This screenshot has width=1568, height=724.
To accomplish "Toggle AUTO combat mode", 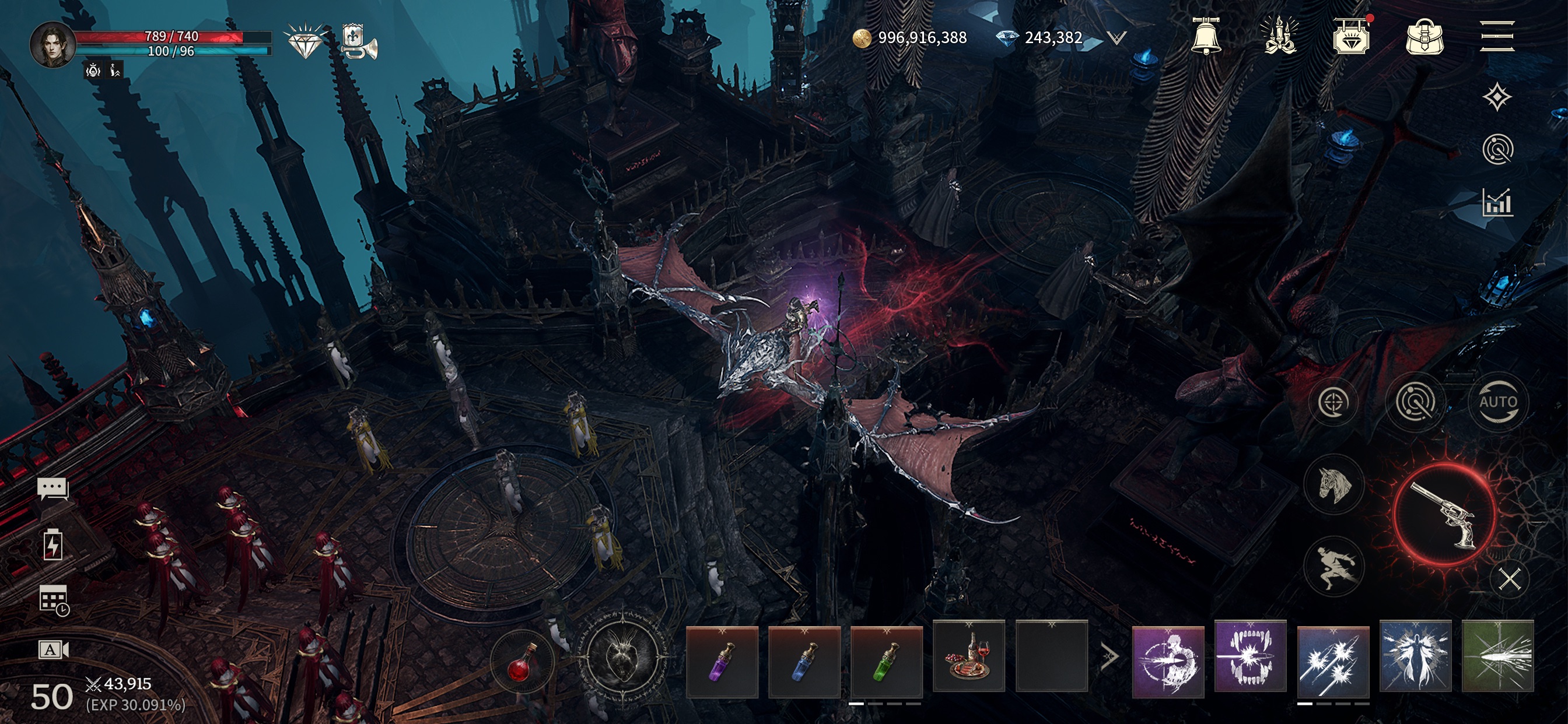I will (1498, 402).
